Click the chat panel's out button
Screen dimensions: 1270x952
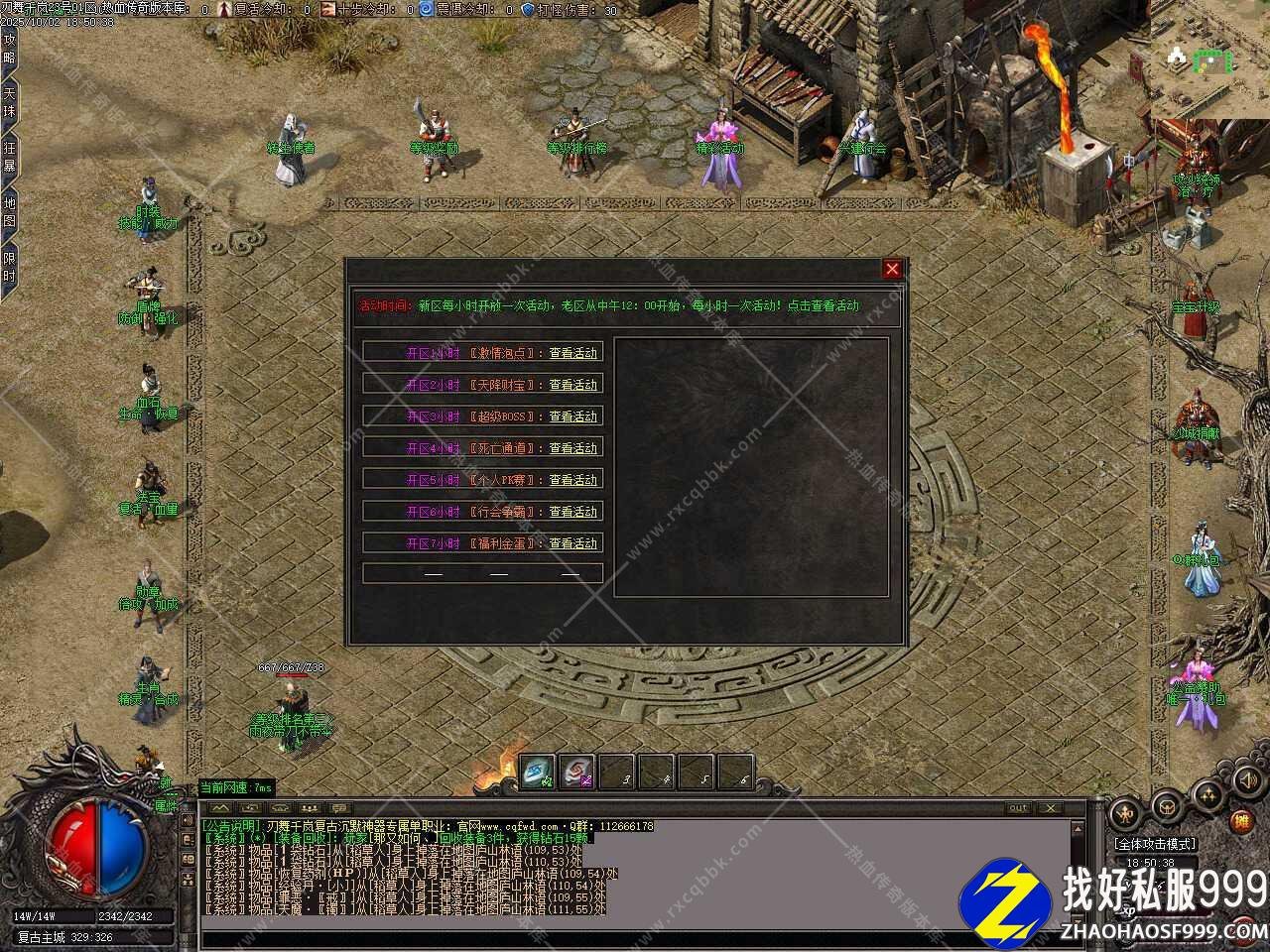click(1017, 808)
